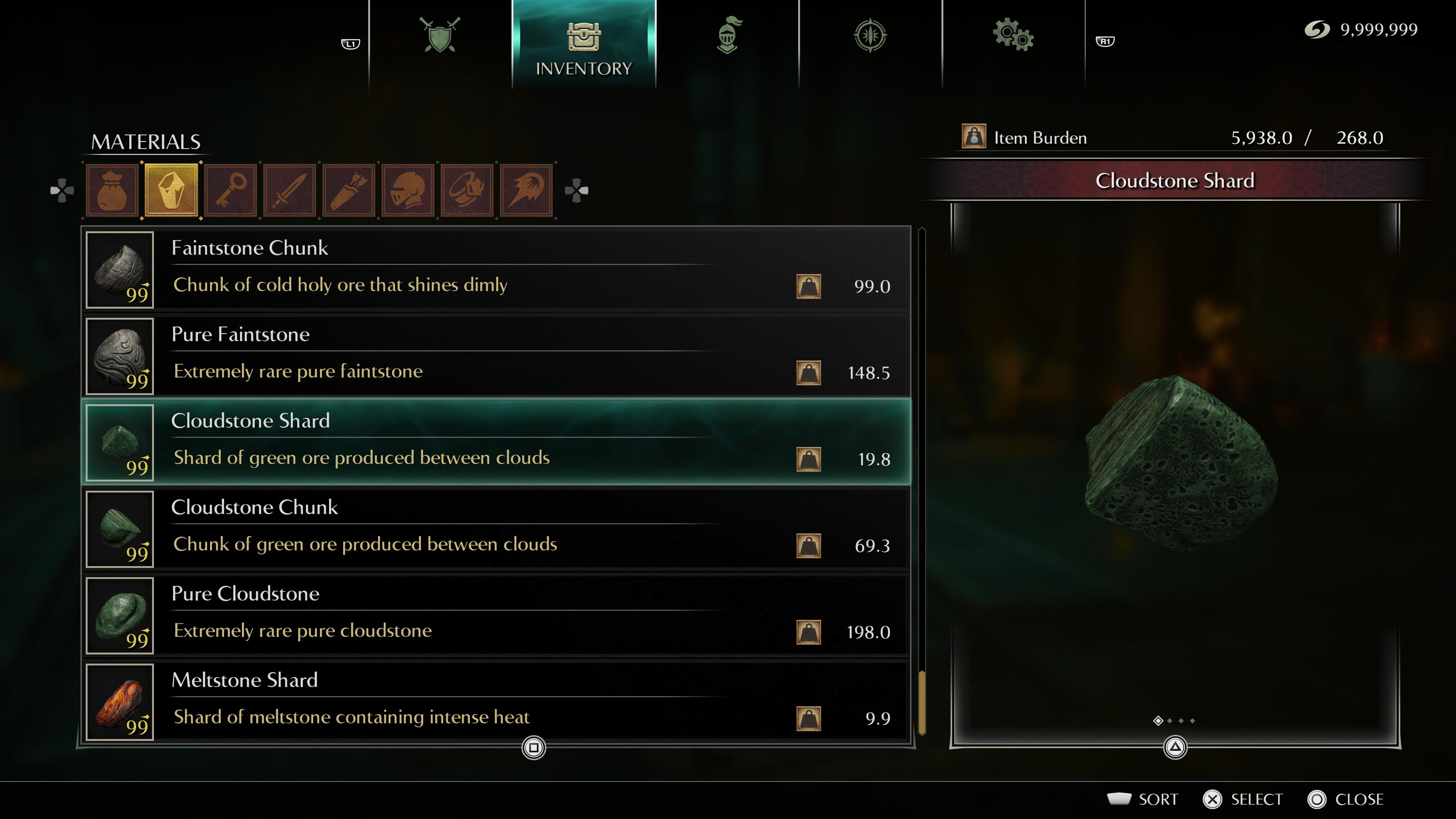This screenshot has height=819, width=1456.
Task: Choose the ring accessories category
Action: 467,190
